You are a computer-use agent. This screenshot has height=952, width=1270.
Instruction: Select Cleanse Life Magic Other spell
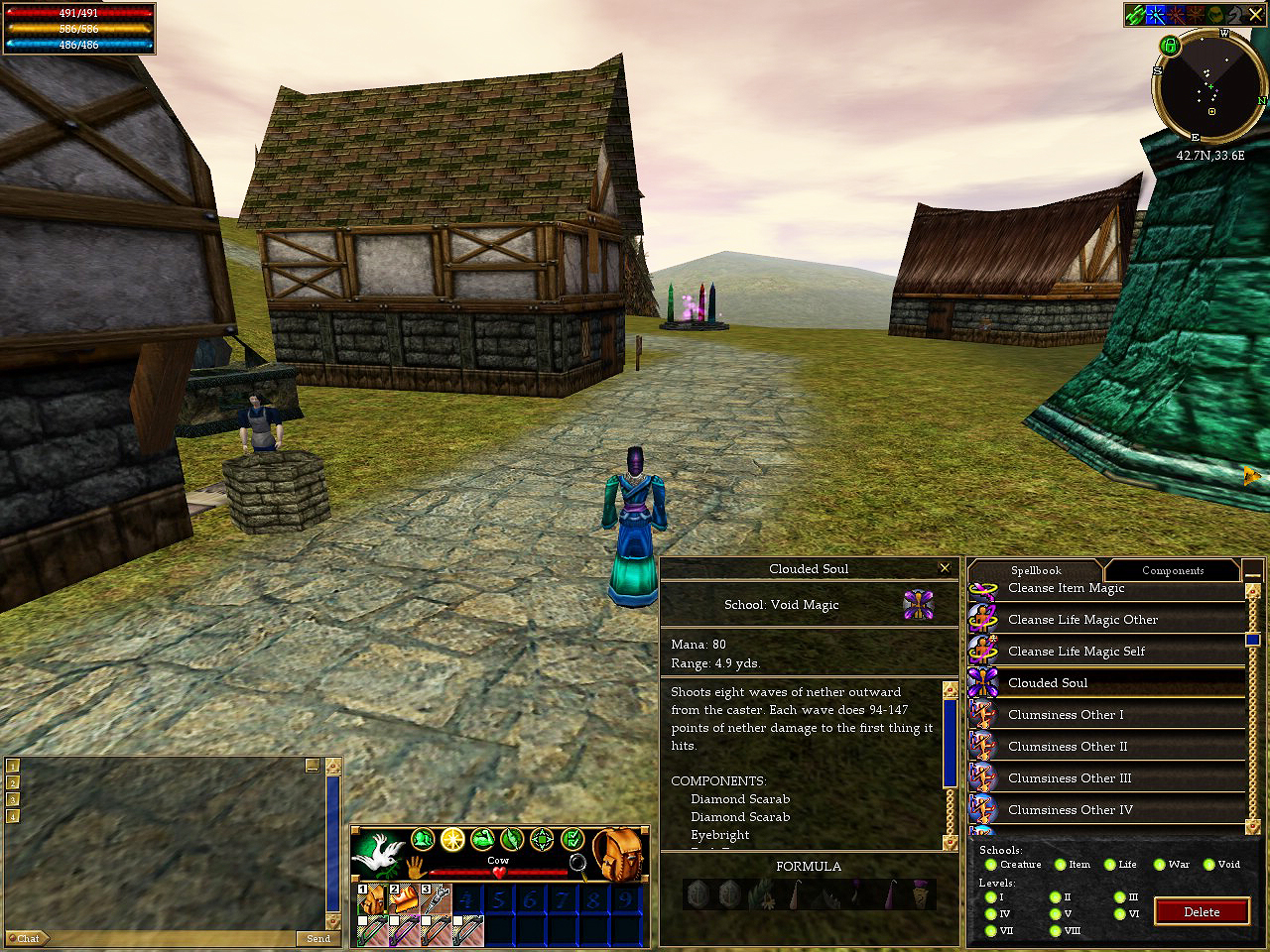(1082, 620)
